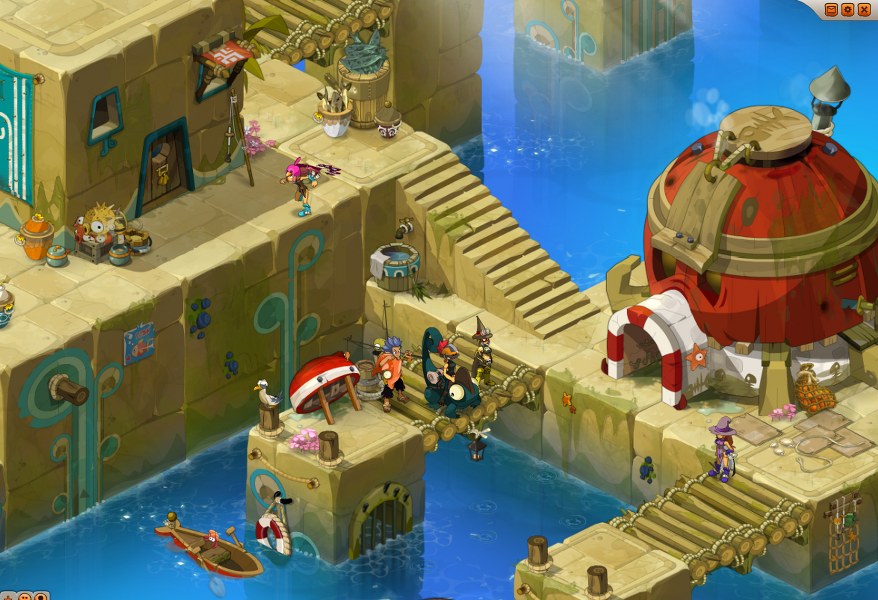Close the game with the X button
The width and height of the screenshot is (878, 600).
click(864, 9)
